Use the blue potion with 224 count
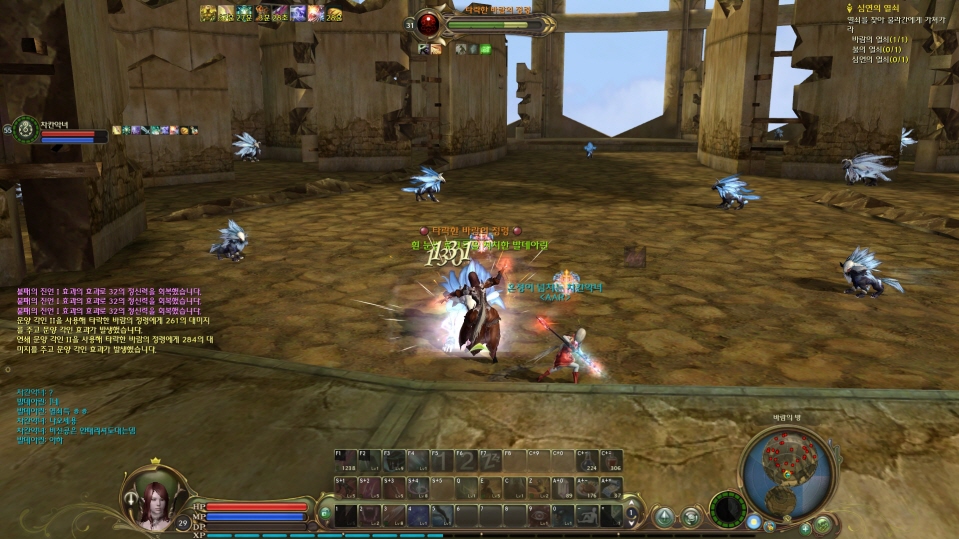 (587, 460)
